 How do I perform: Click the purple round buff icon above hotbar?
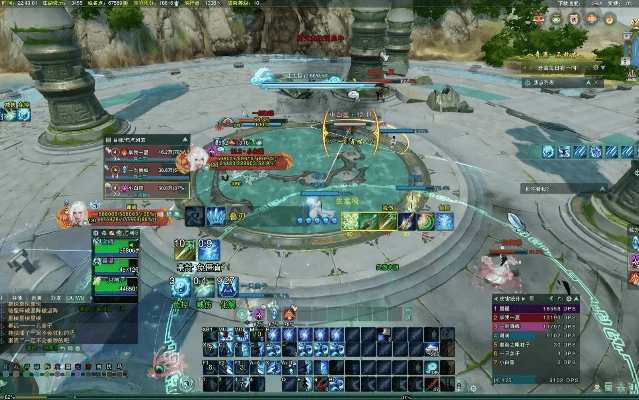pyautogui.click(x=258, y=314)
